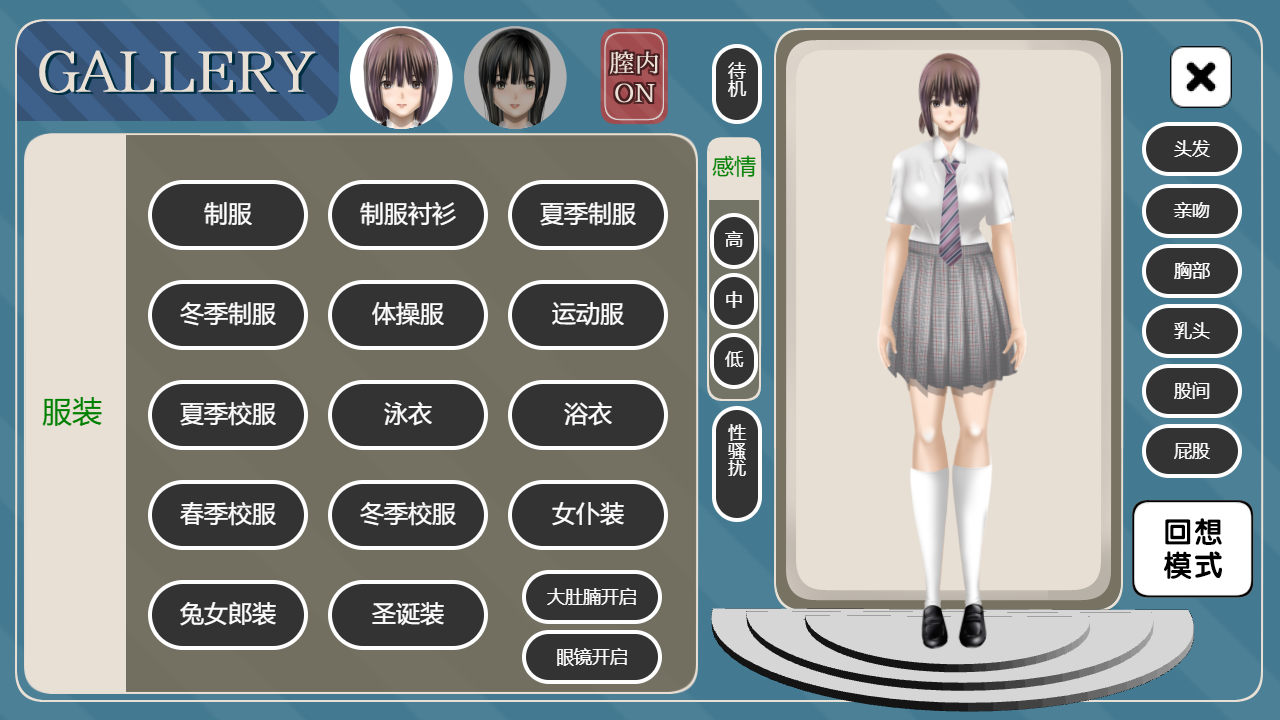Pick the 浴衣 yukata outfit
Image resolution: width=1280 pixels, height=720 pixels.
coord(588,415)
